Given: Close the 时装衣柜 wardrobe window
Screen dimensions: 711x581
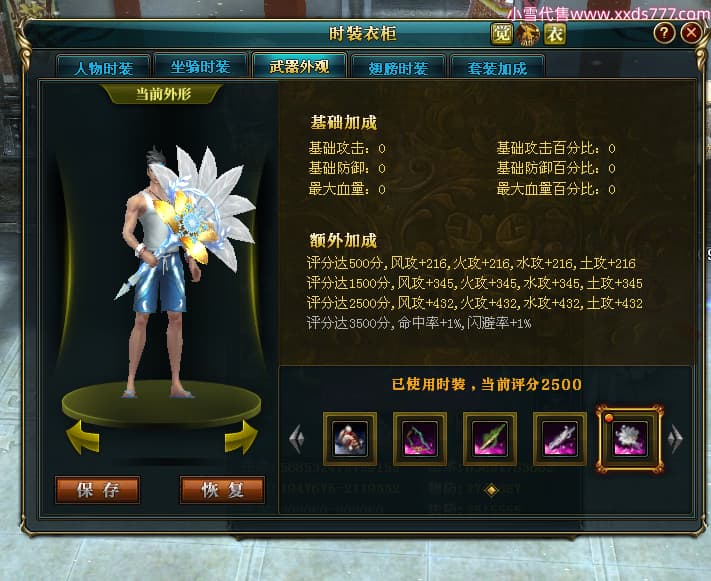Looking at the screenshot, I should (692, 33).
